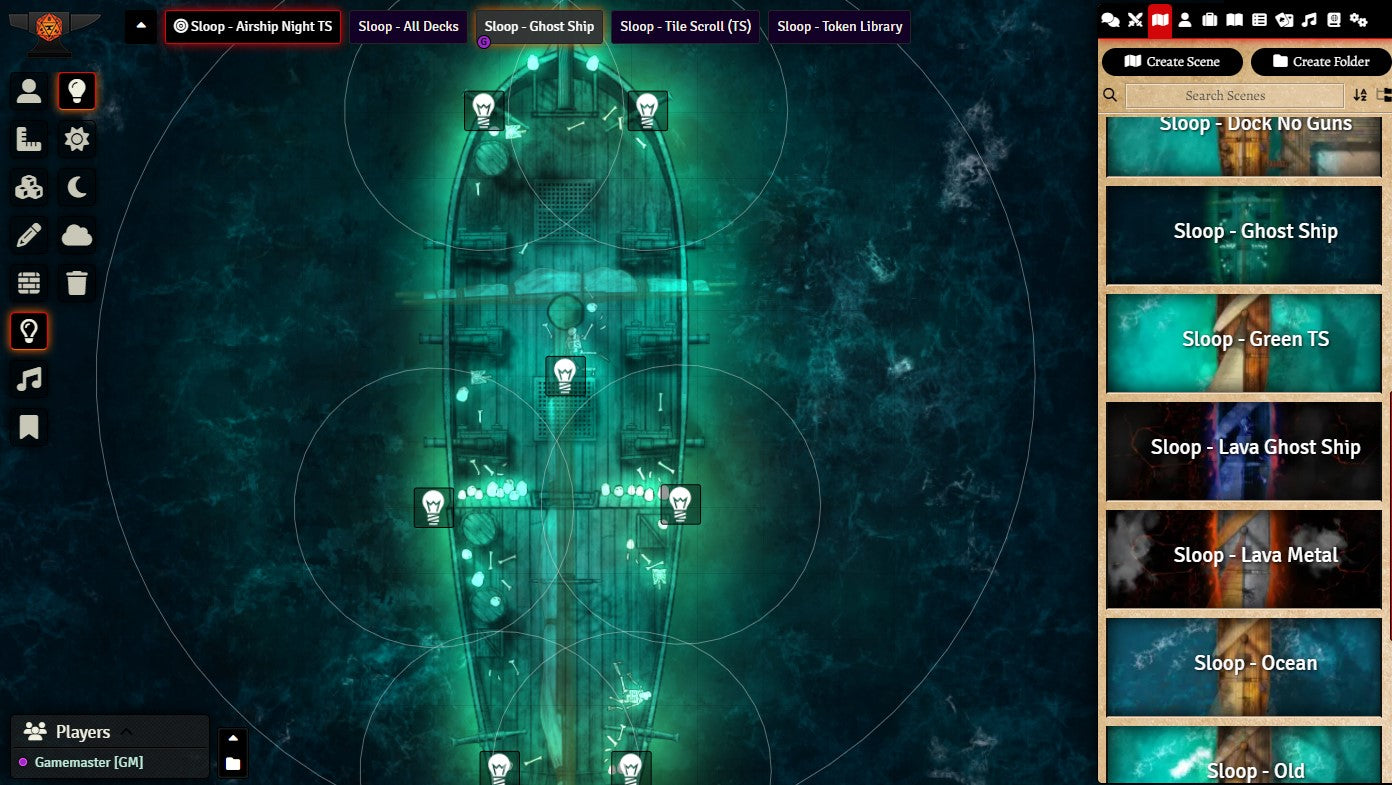Activate the ruler measurement tool
The width and height of the screenshot is (1392, 785).
click(29, 139)
